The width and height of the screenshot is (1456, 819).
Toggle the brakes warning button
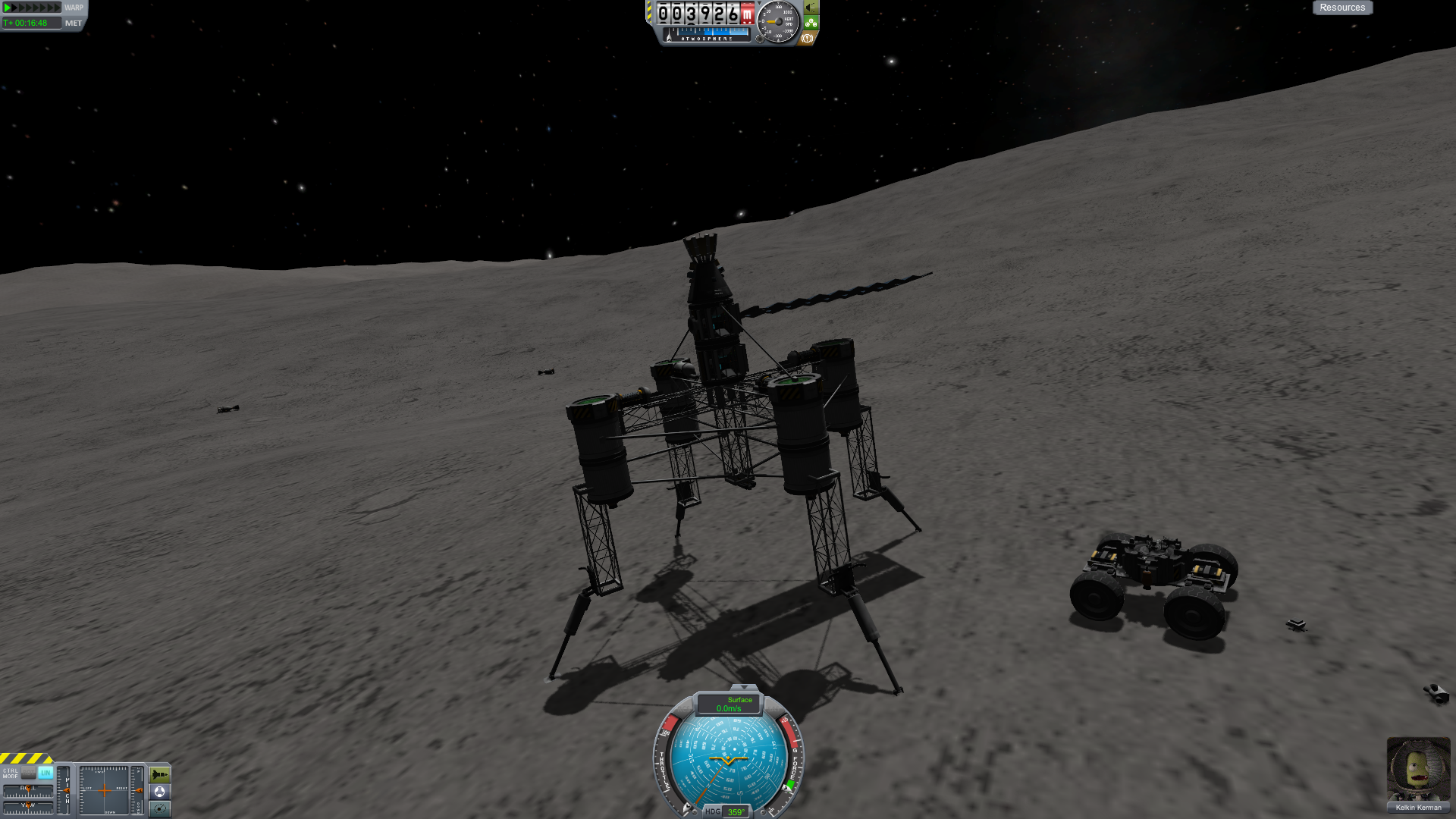[x=807, y=38]
